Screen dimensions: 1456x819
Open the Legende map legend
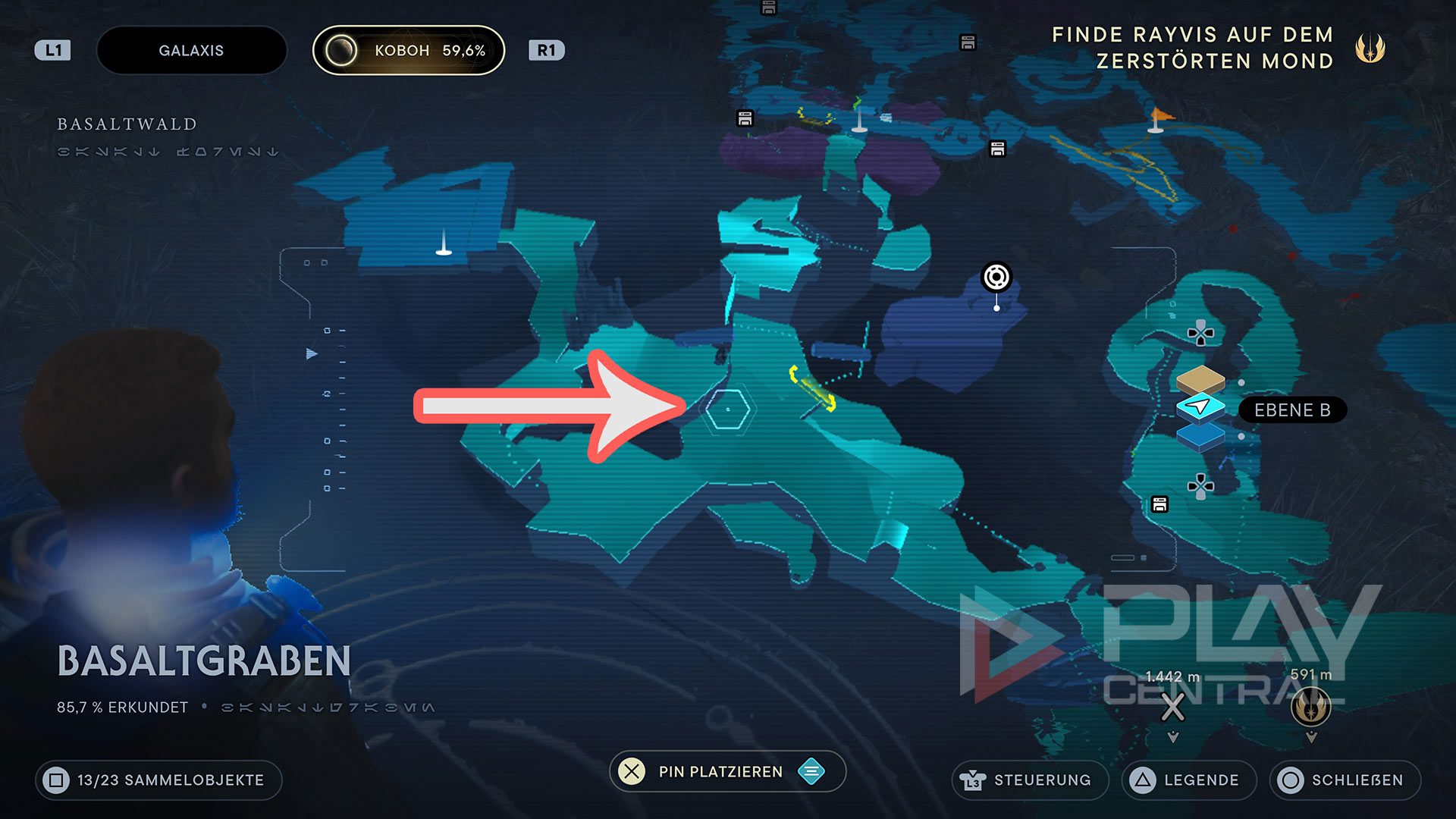coord(1188,780)
